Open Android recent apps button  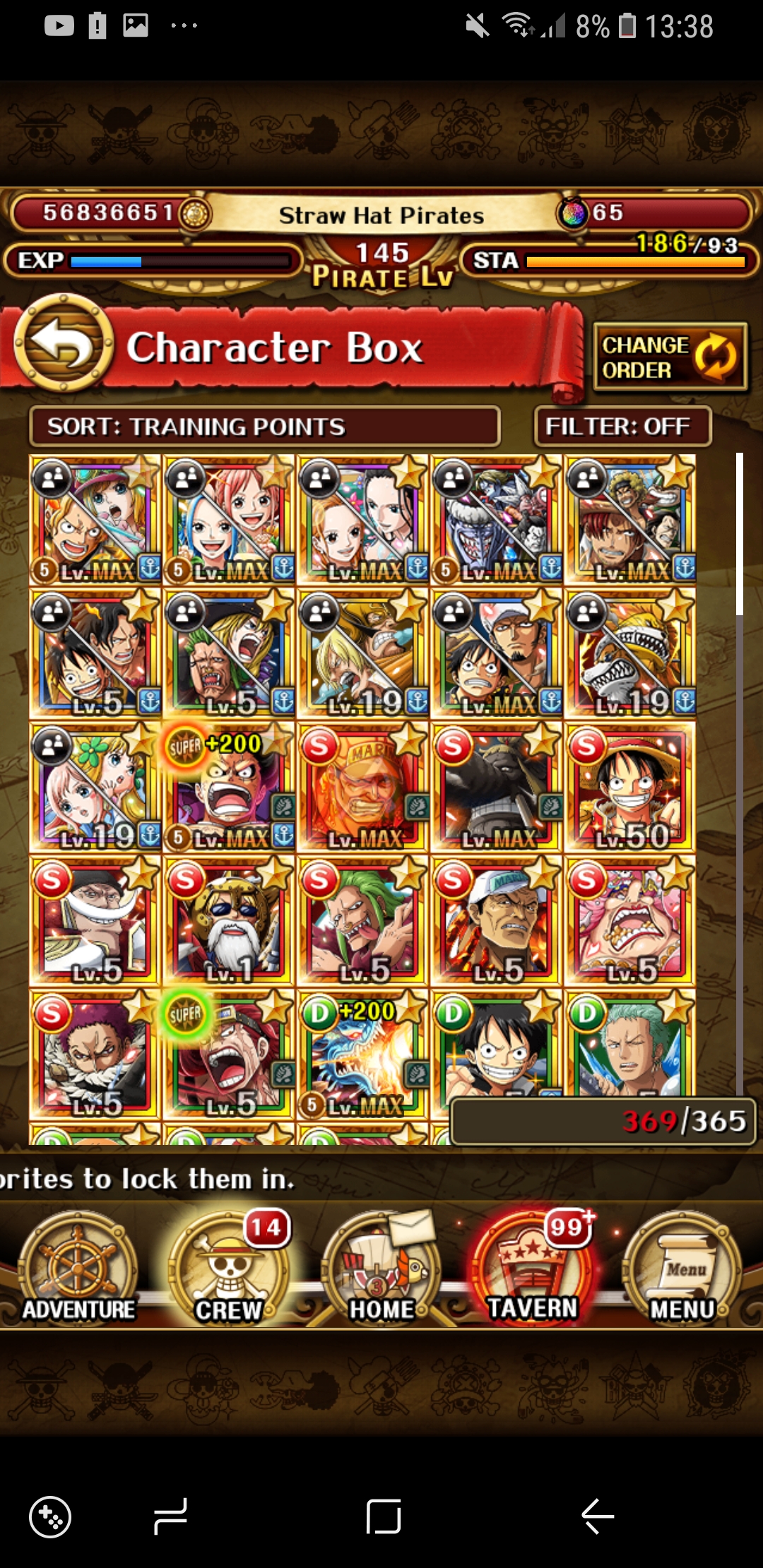(171, 1516)
